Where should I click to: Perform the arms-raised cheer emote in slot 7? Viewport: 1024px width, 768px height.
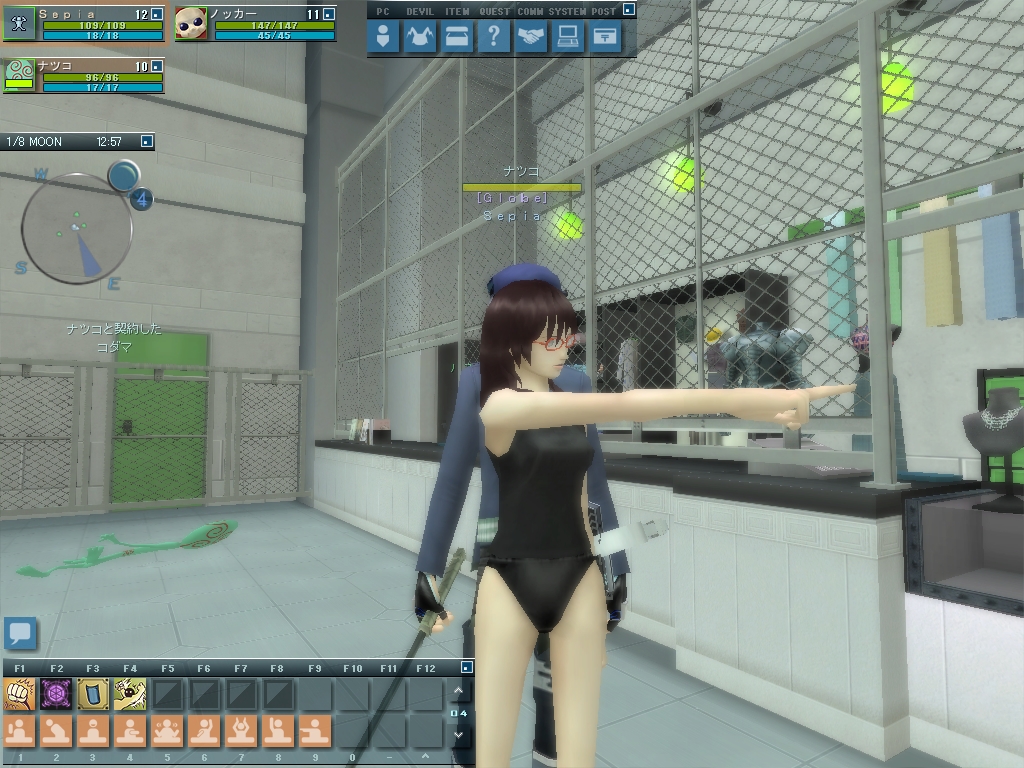pos(240,731)
